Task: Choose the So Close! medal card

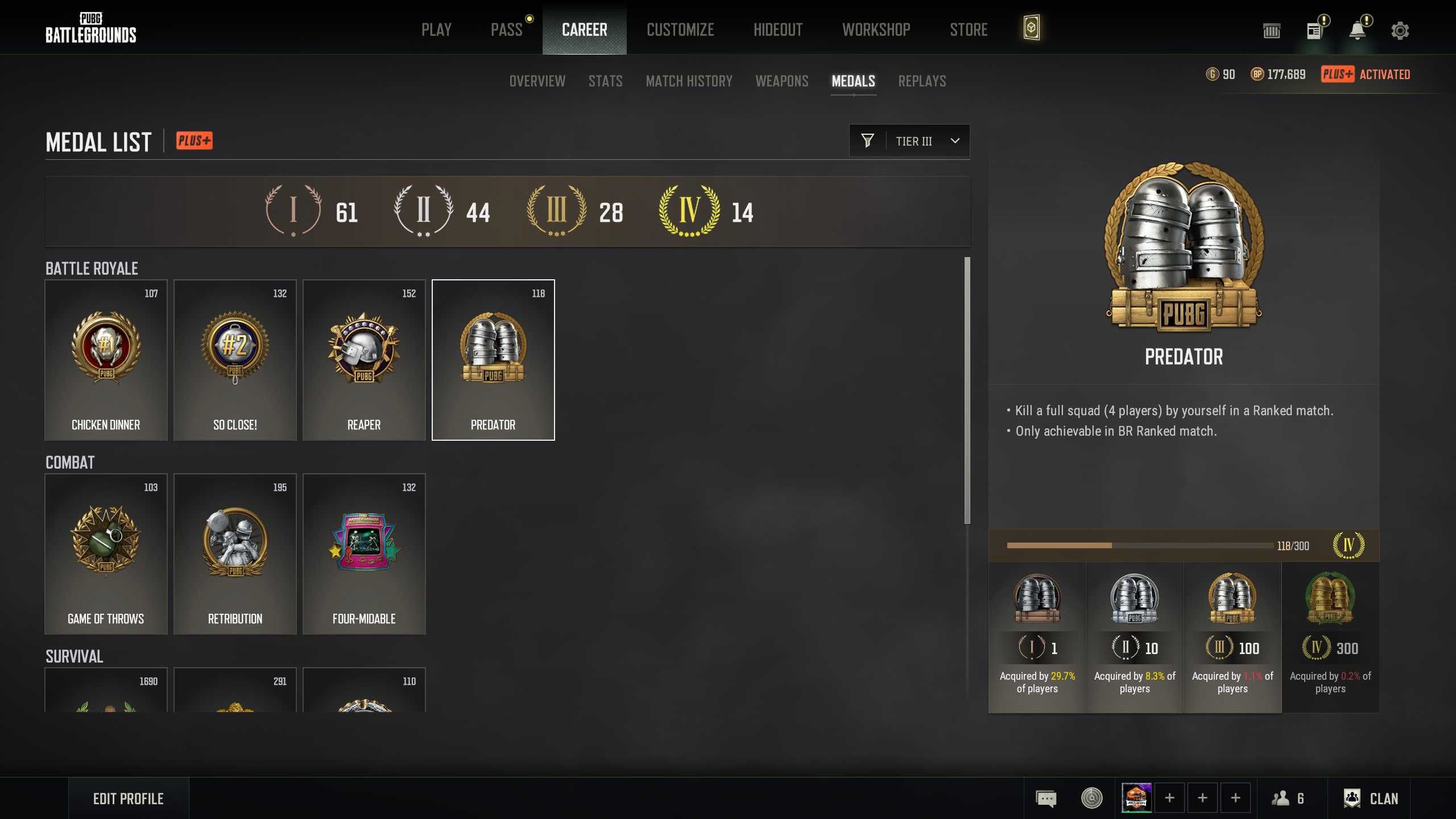Action: coord(235,360)
